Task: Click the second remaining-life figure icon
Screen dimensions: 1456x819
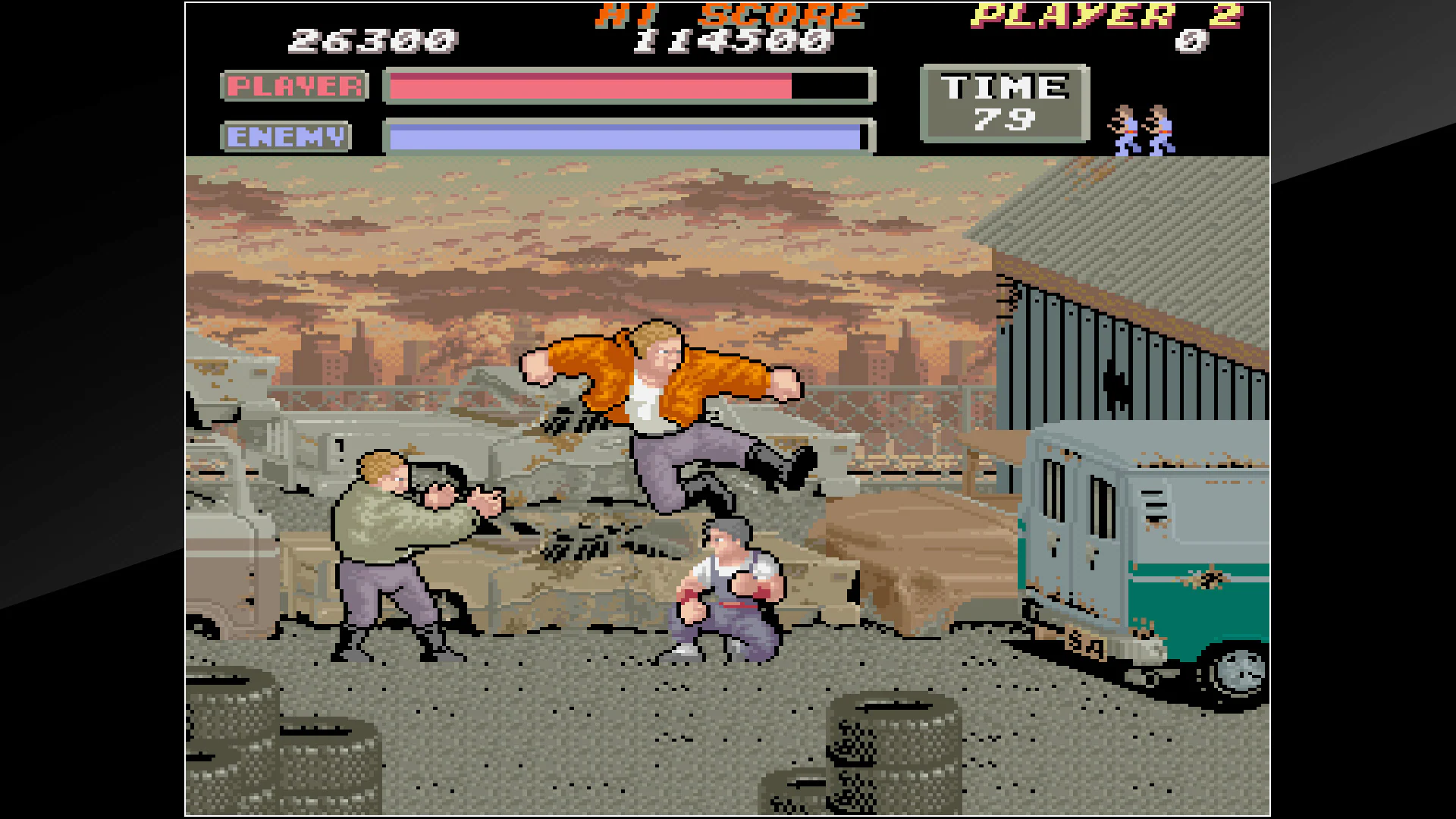Action: (1158, 130)
